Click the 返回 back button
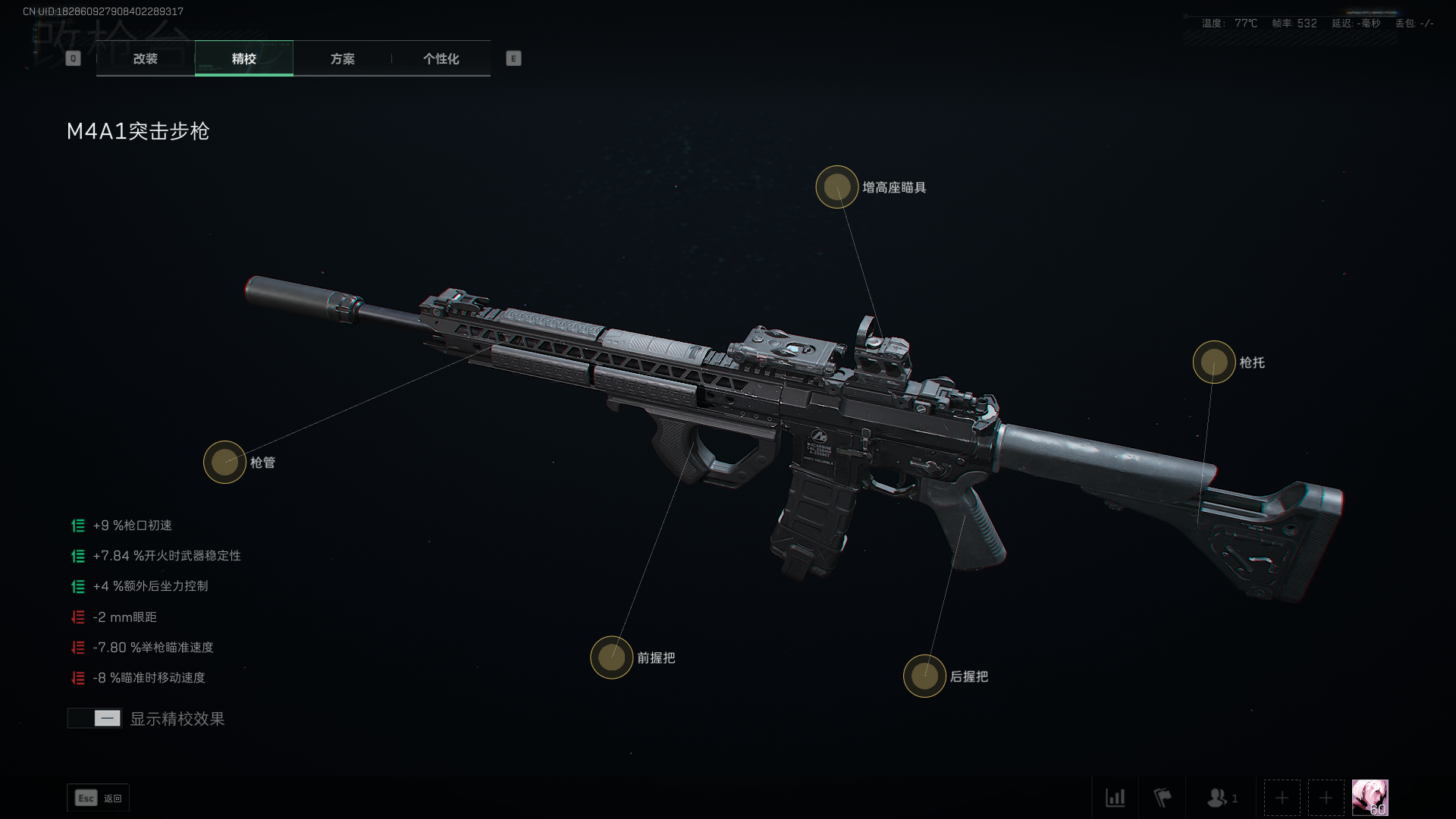Viewport: 1456px width, 819px height. [x=98, y=798]
